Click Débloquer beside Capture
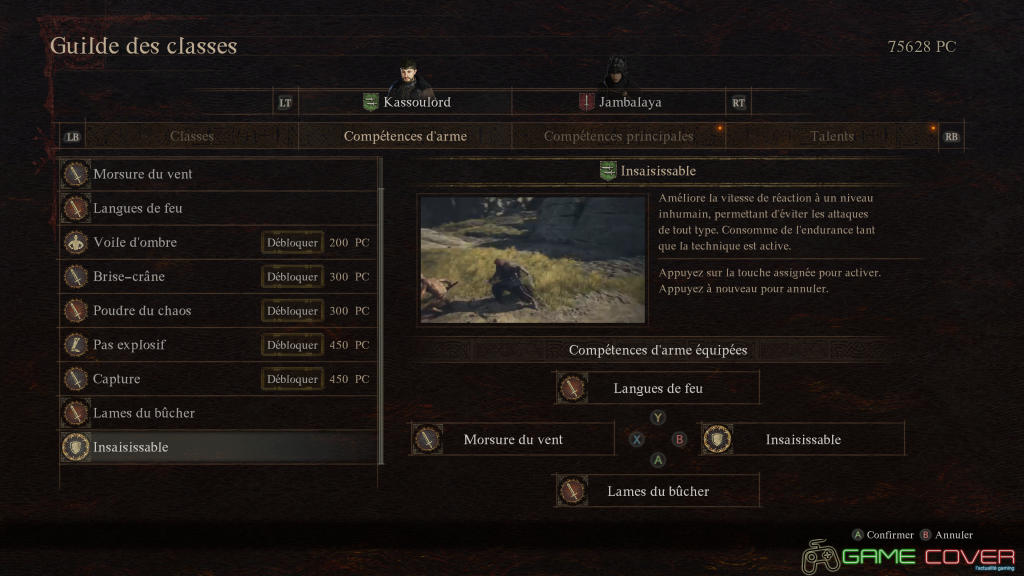This screenshot has height=576, width=1024. [x=292, y=379]
